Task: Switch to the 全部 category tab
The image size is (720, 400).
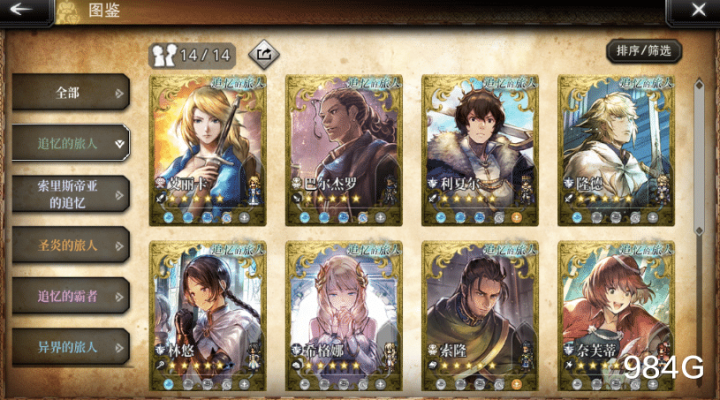Action: click(x=70, y=93)
